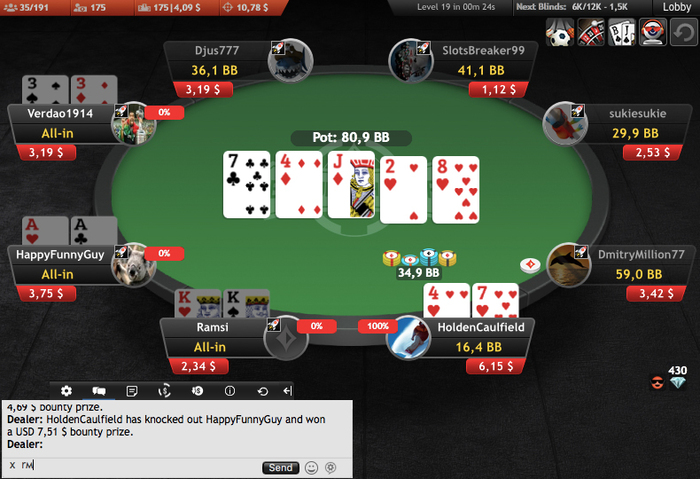The image size is (700, 479).
Task: Return to the Lobby
Action: coord(678,8)
